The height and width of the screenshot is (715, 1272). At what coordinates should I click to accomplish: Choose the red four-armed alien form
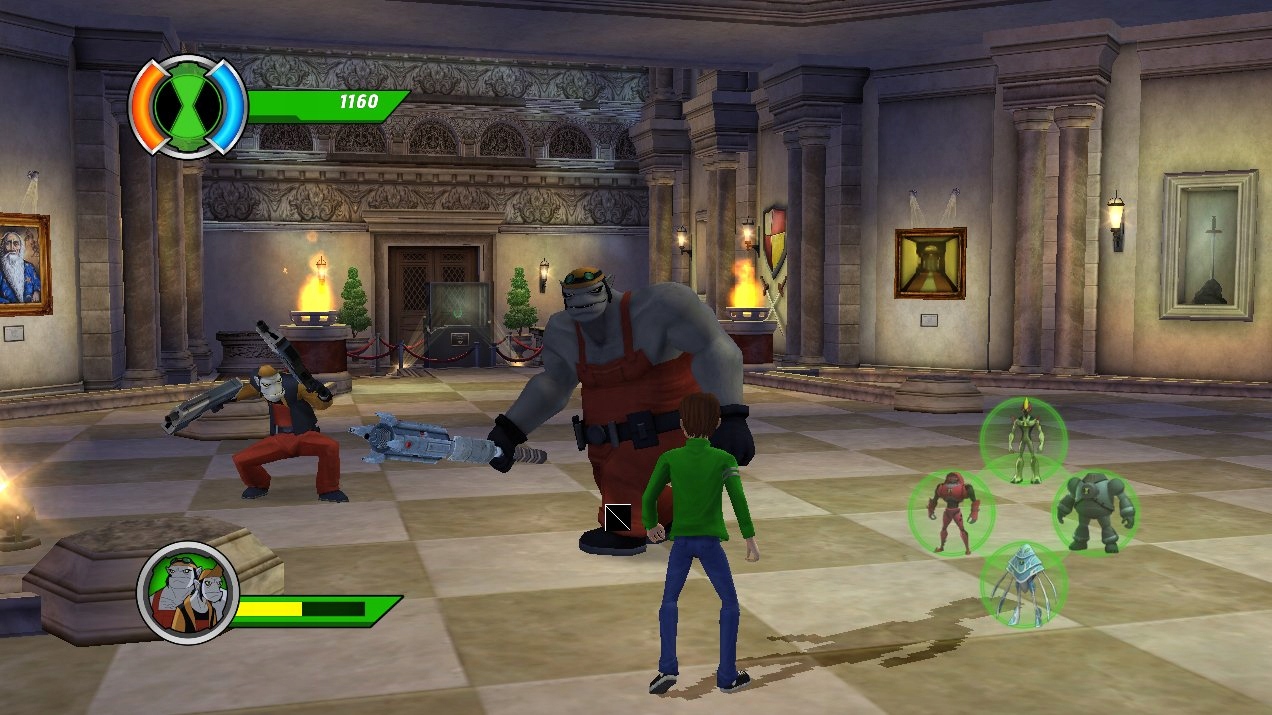pyautogui.click(x=951, y=512)
